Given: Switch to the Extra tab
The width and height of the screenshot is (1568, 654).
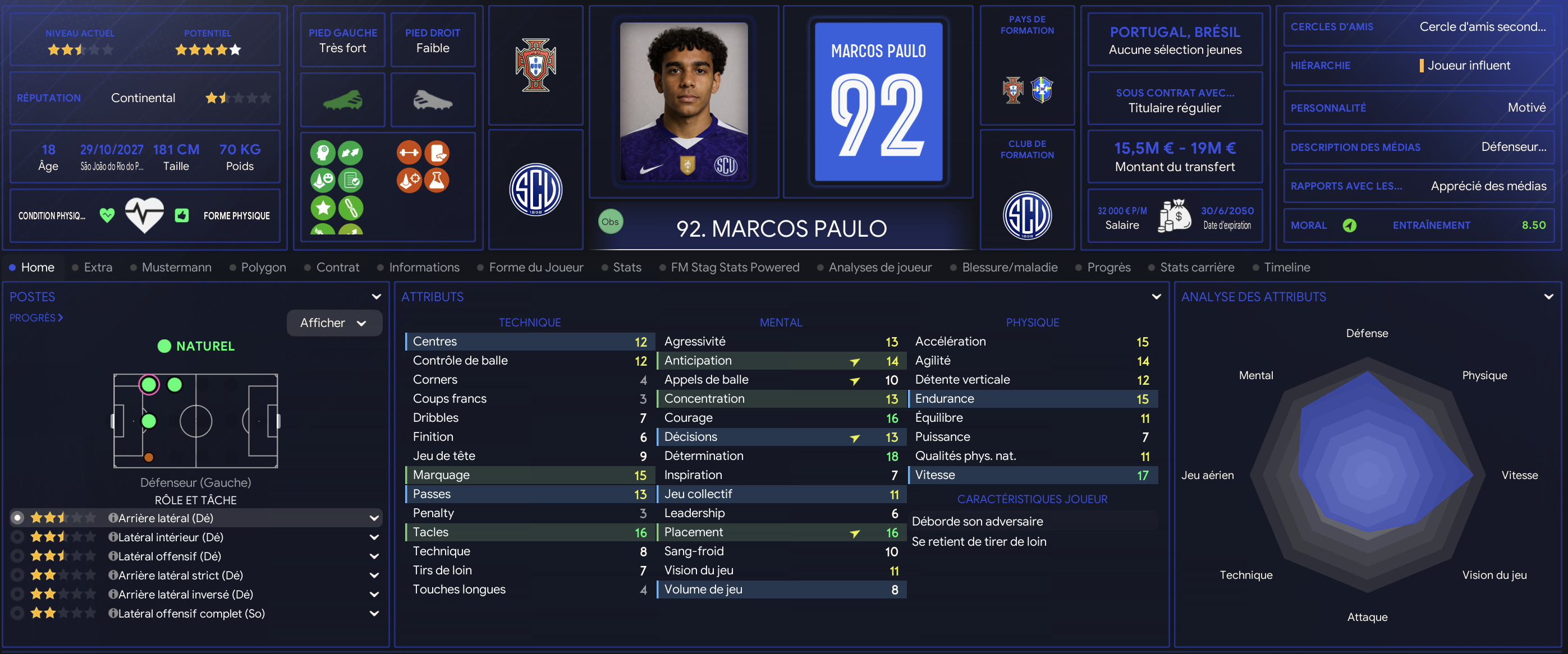Looking at the screenshot, I should pyautogui.click(x=98, y=267).
